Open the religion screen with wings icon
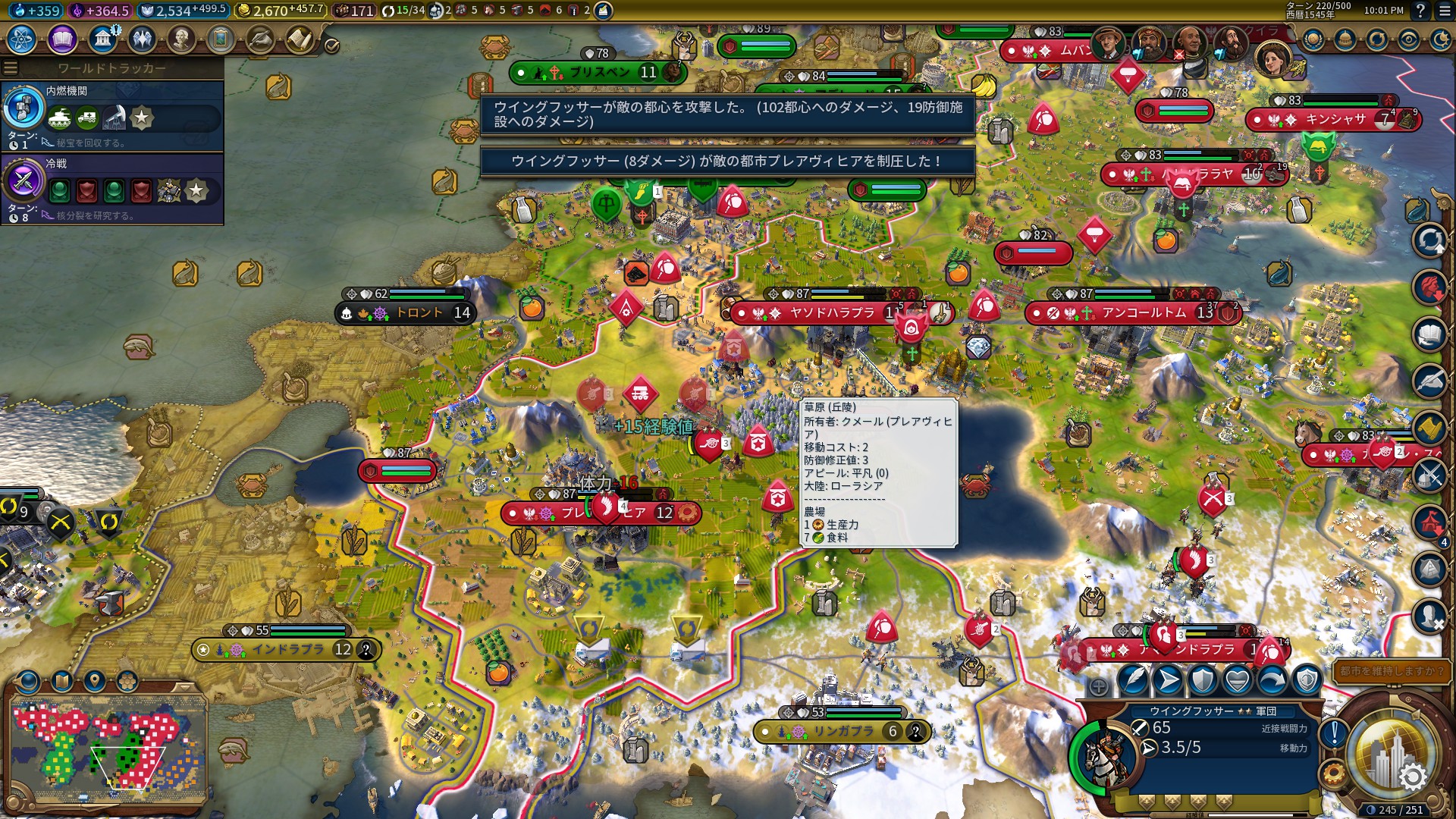The height and width of the screenshot is (819, 1456). [x=142, y=39]
